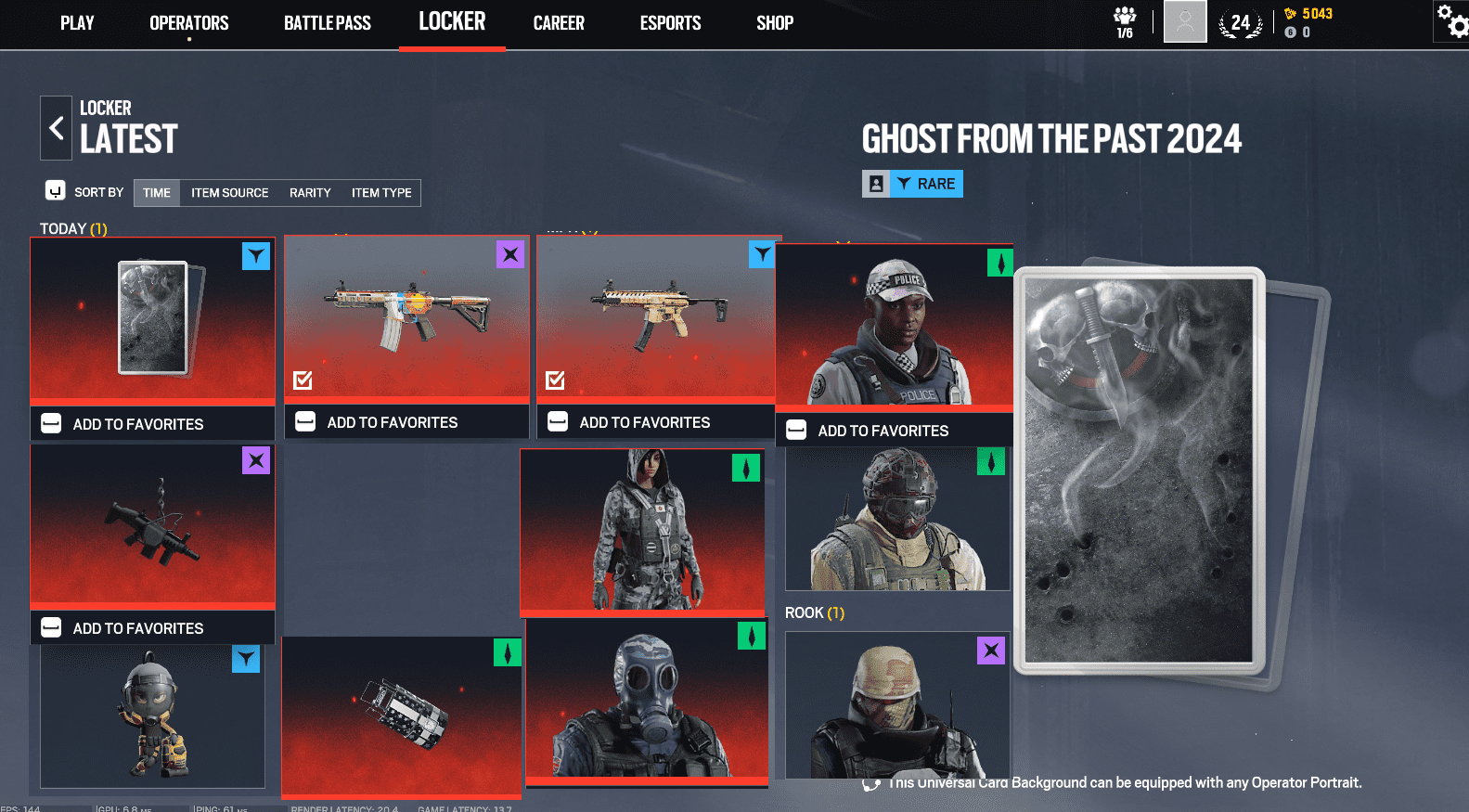Toggle the checkbox on the tan SMG skin
This screenshot has height=812, width=1469.
(x=555, y=380)
